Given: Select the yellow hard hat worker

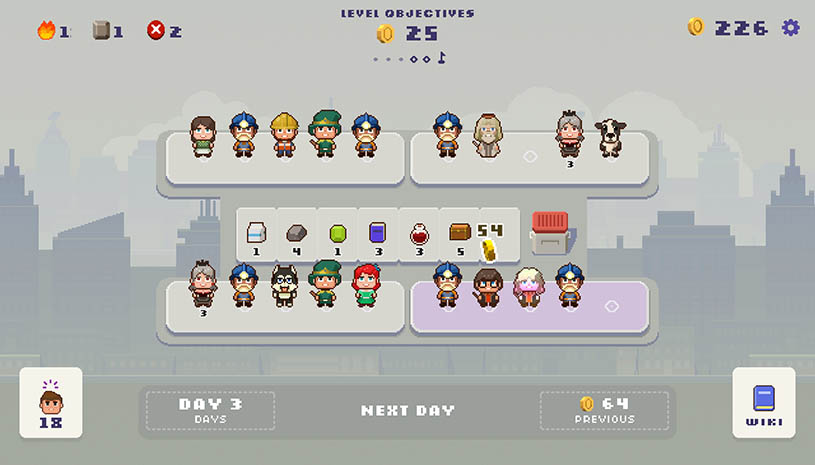Looking at the screenshot, I should (284, 136).
